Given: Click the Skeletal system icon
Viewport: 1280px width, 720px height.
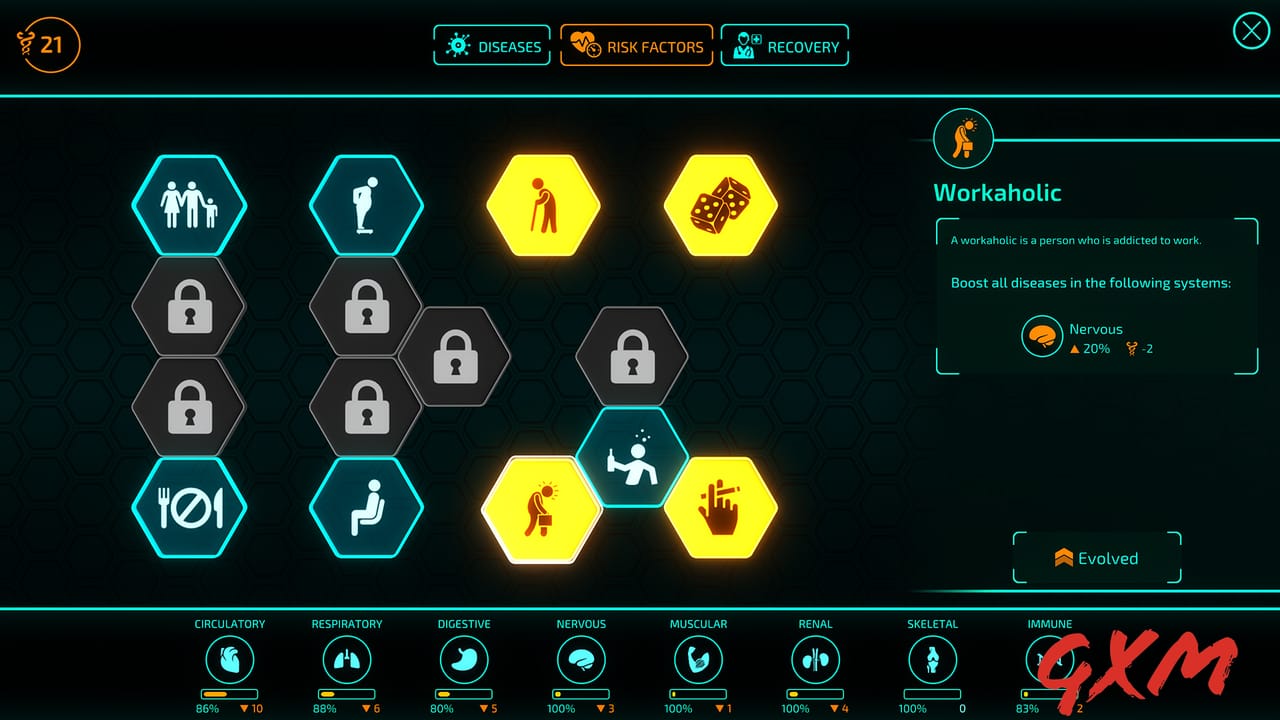Looking at the screenshot, I should pyautogui.click(x=932, y=660).
